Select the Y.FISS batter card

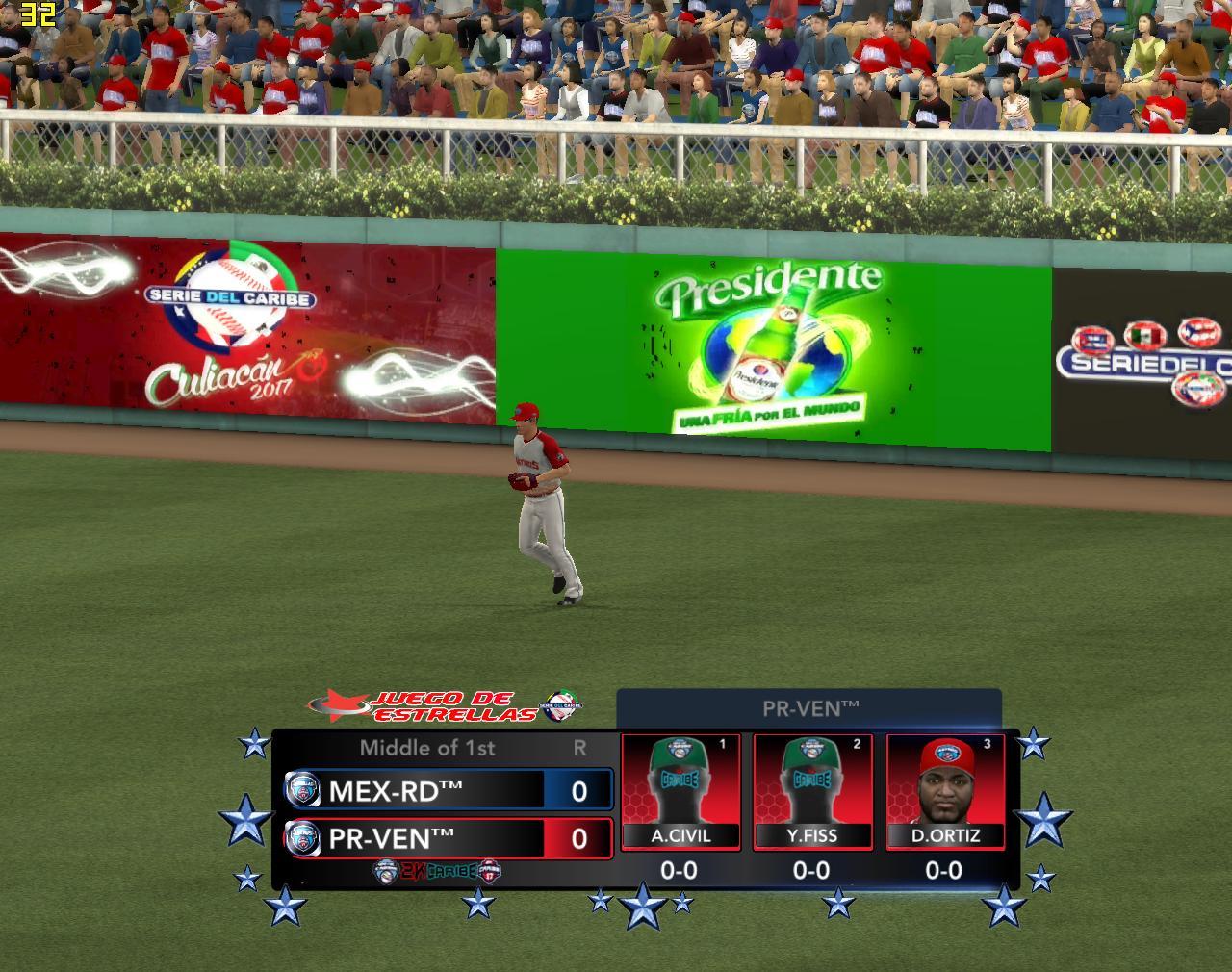tap(812, 792)
